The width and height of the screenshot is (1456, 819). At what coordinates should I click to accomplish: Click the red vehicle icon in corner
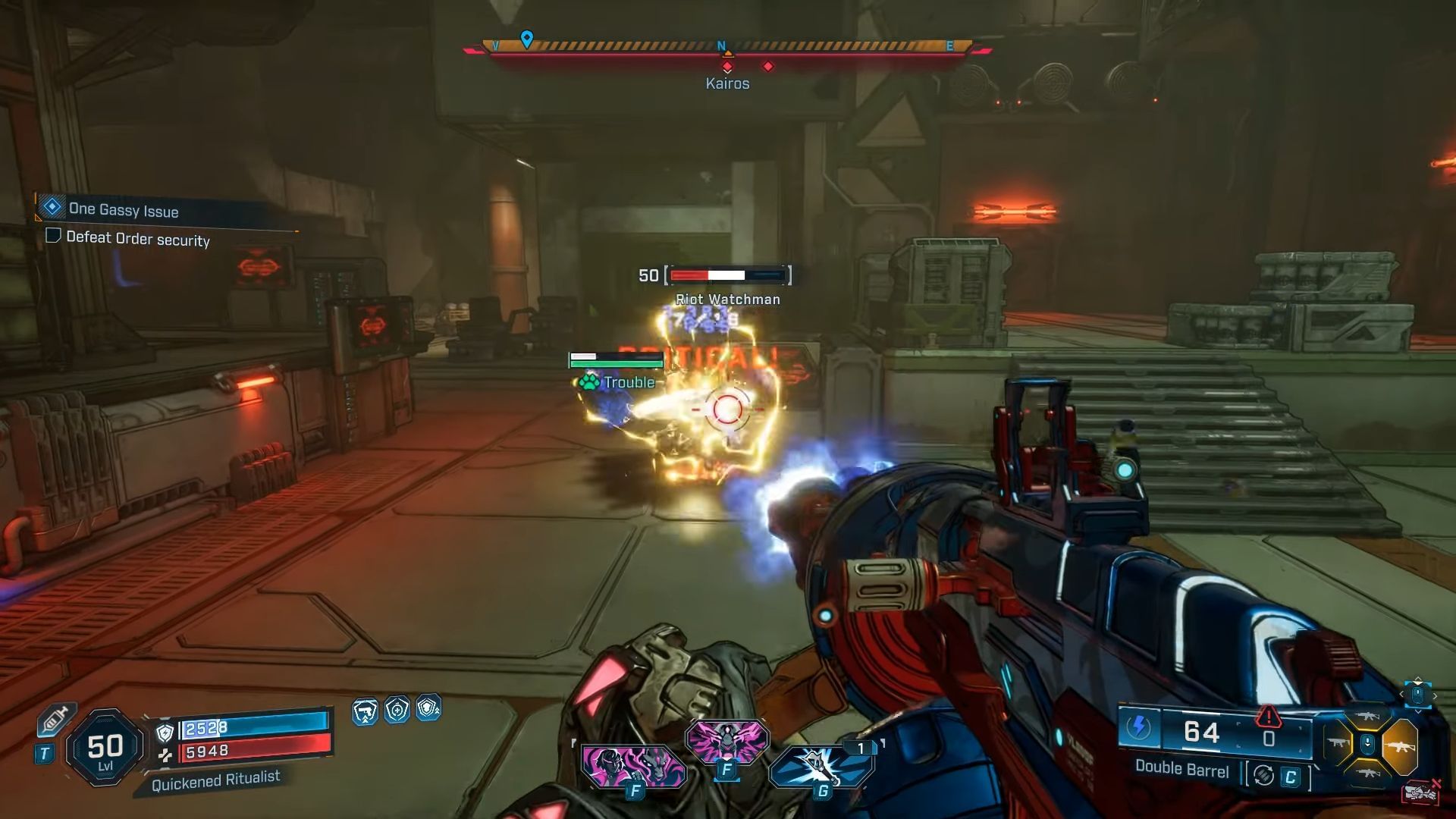pyautogui.click(x=1420, y=792)
